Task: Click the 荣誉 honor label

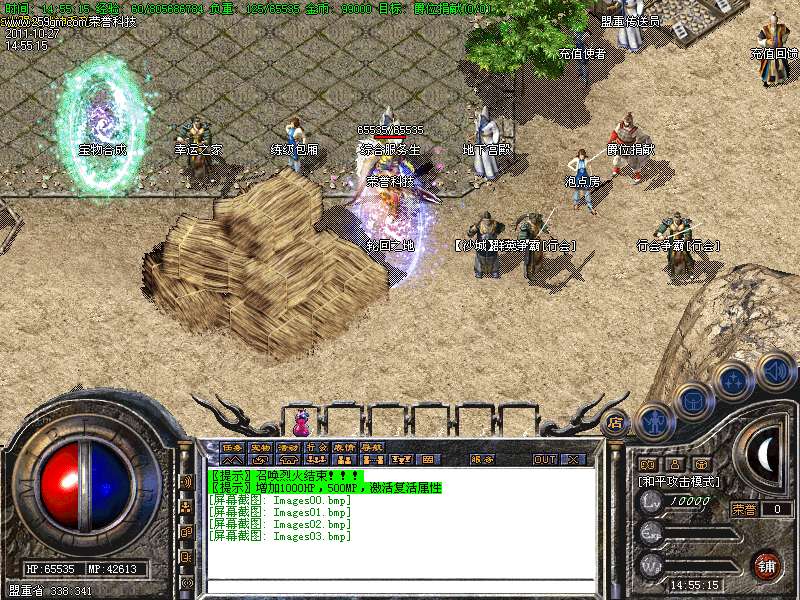Action: coord(744,509)
